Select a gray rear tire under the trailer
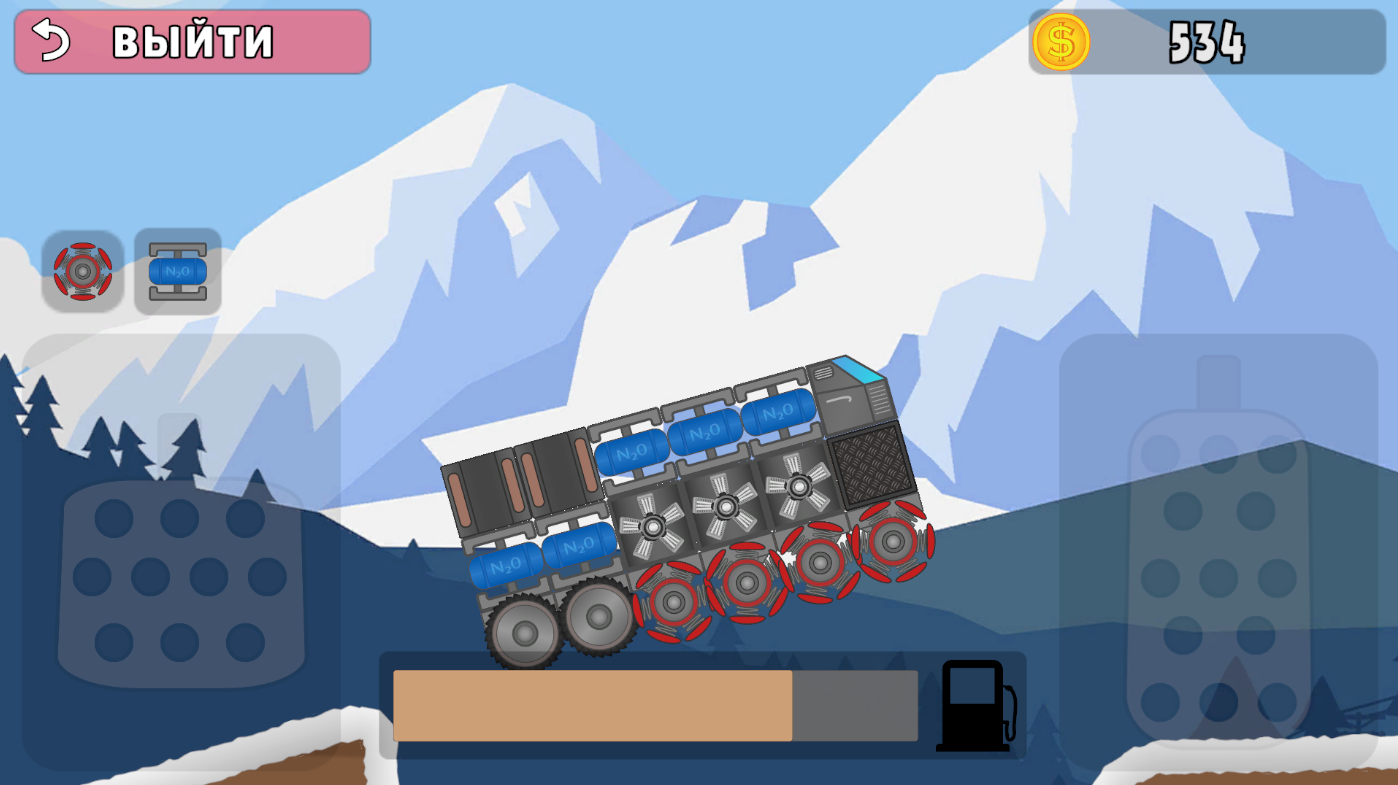Viewport: 1398px width, 785px height. pyautogui.click(x=523, y=632)
